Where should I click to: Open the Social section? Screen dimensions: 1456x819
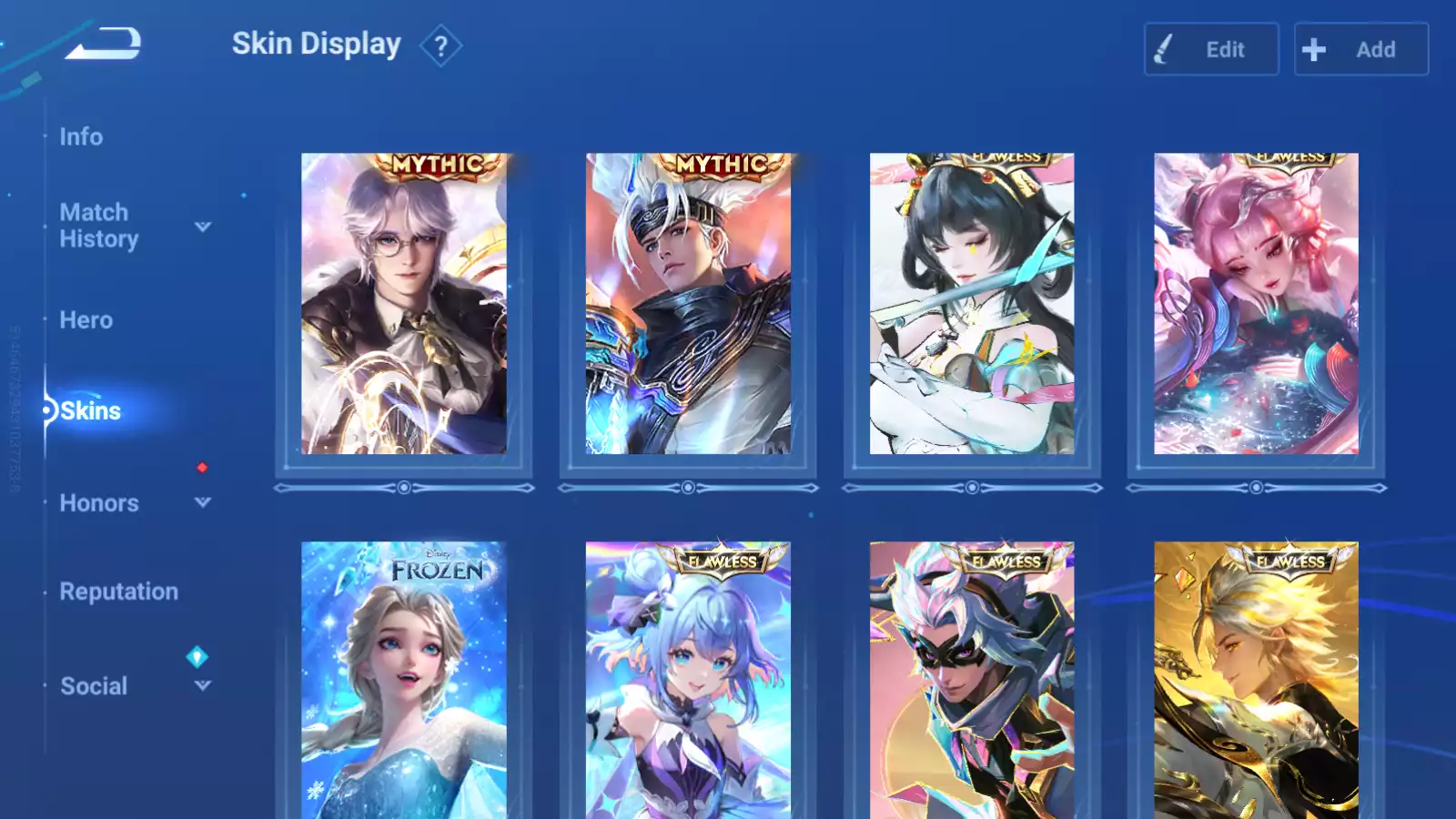click(94, 686)
